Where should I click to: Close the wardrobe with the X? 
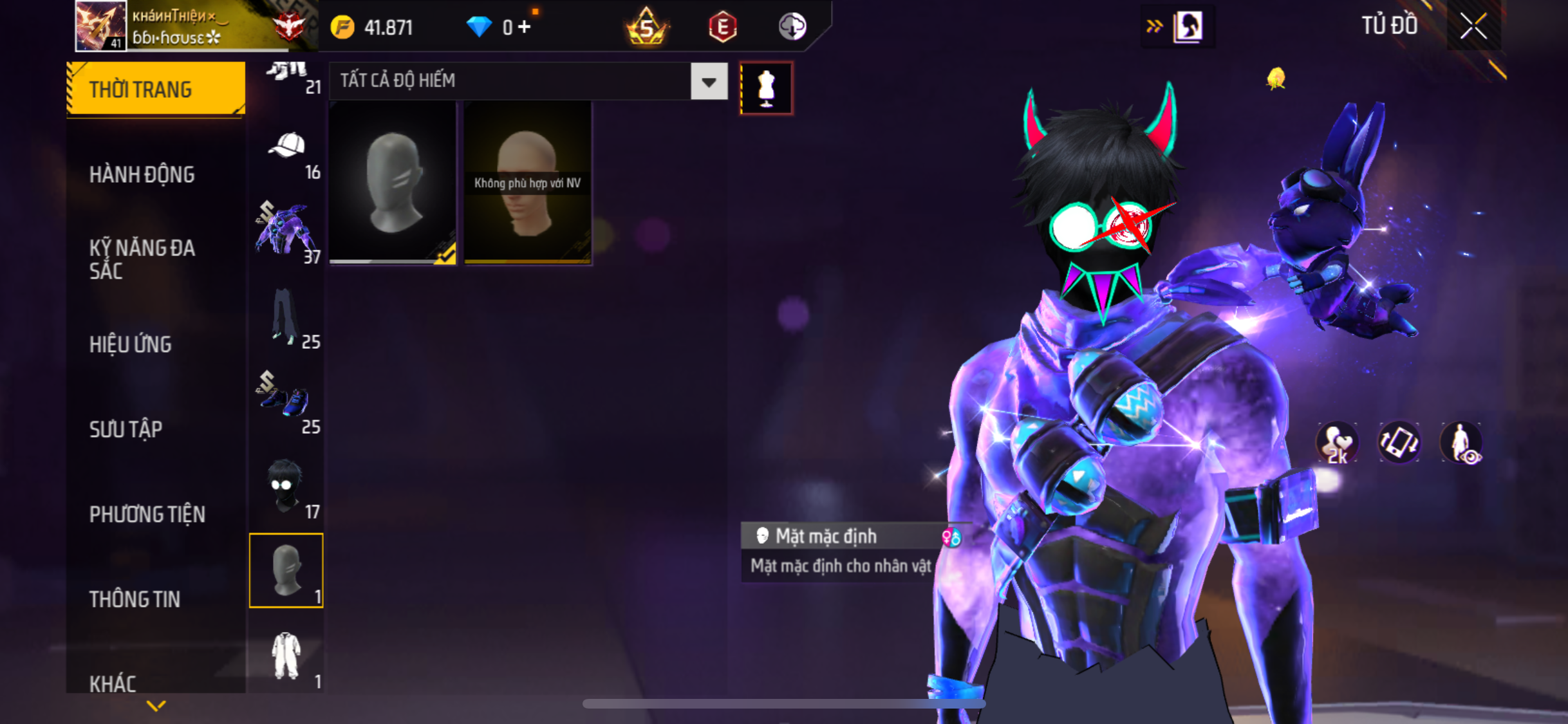(x=1473, y=26)
